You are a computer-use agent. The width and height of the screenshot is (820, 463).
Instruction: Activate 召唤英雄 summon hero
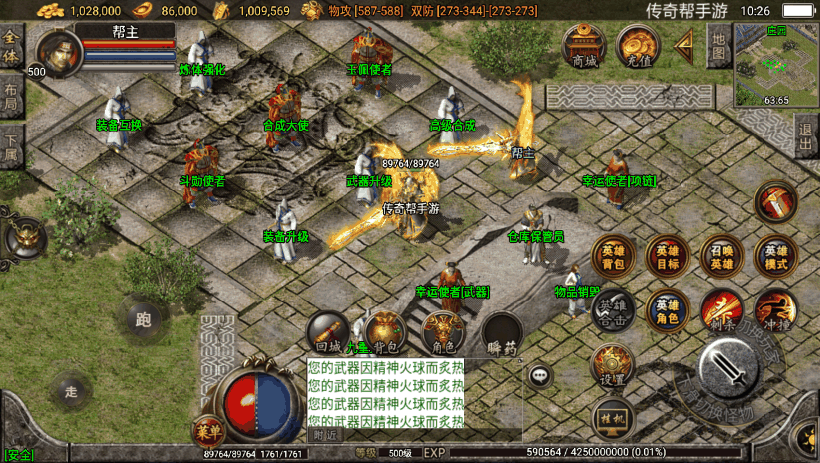pos(721,256)
